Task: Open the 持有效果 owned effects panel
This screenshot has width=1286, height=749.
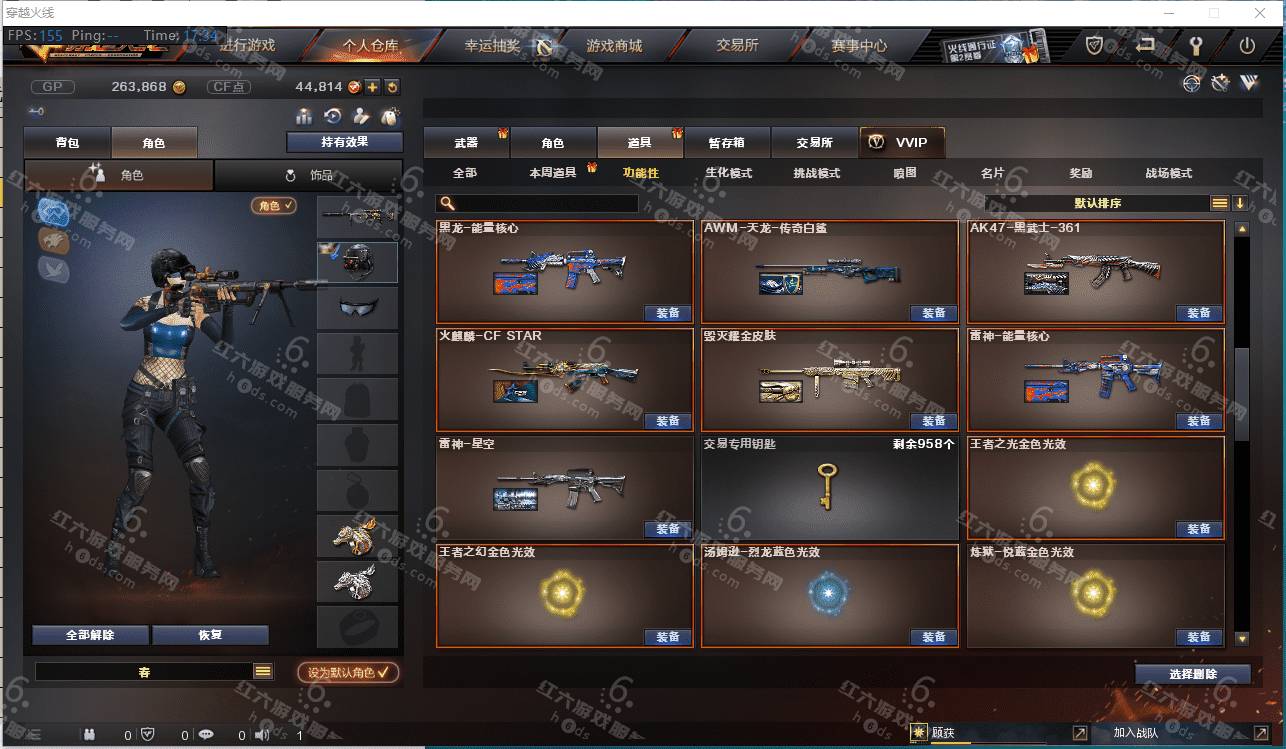Action: 344,142
